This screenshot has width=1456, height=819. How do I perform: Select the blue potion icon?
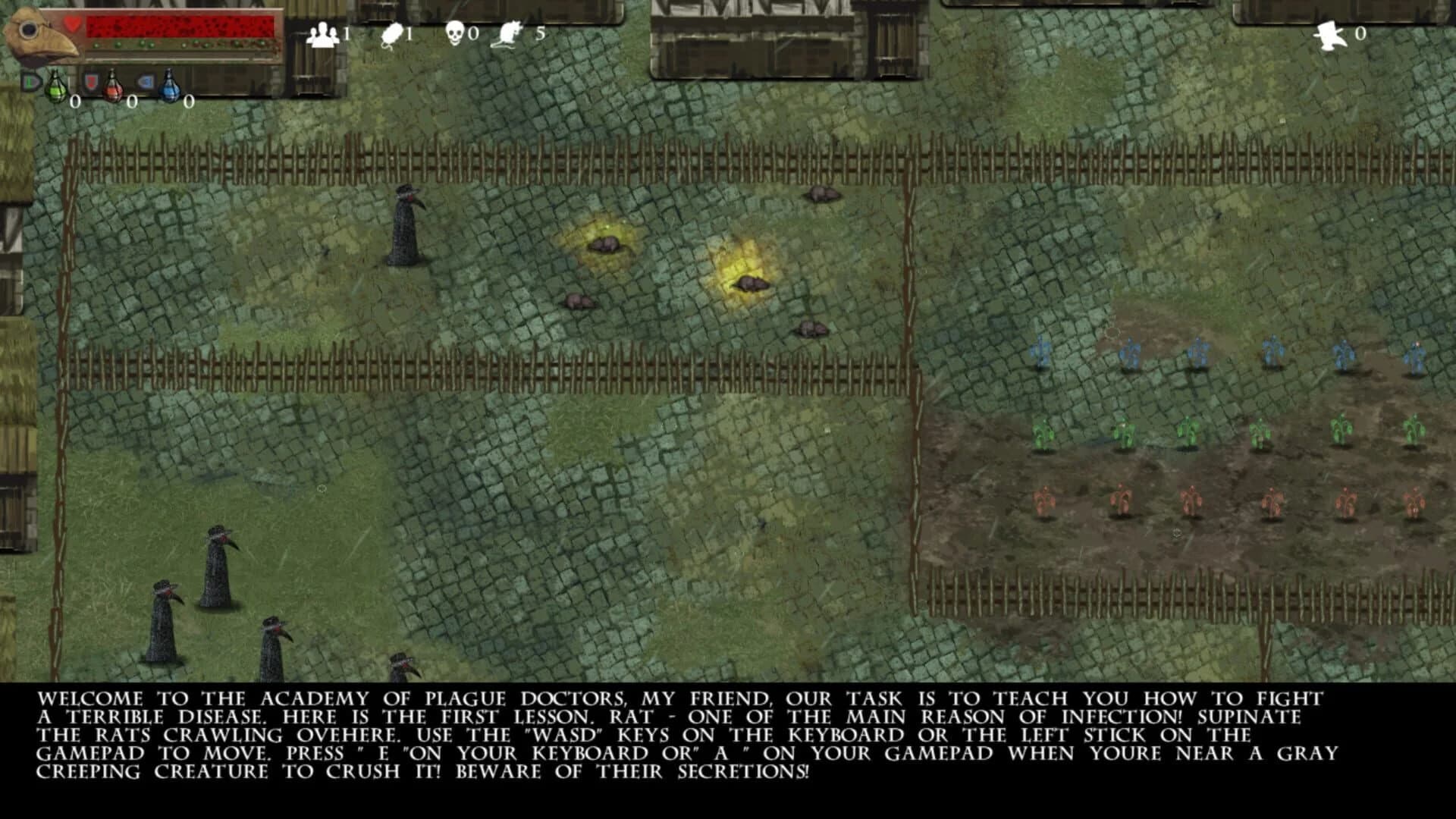(x=170, y=89)
